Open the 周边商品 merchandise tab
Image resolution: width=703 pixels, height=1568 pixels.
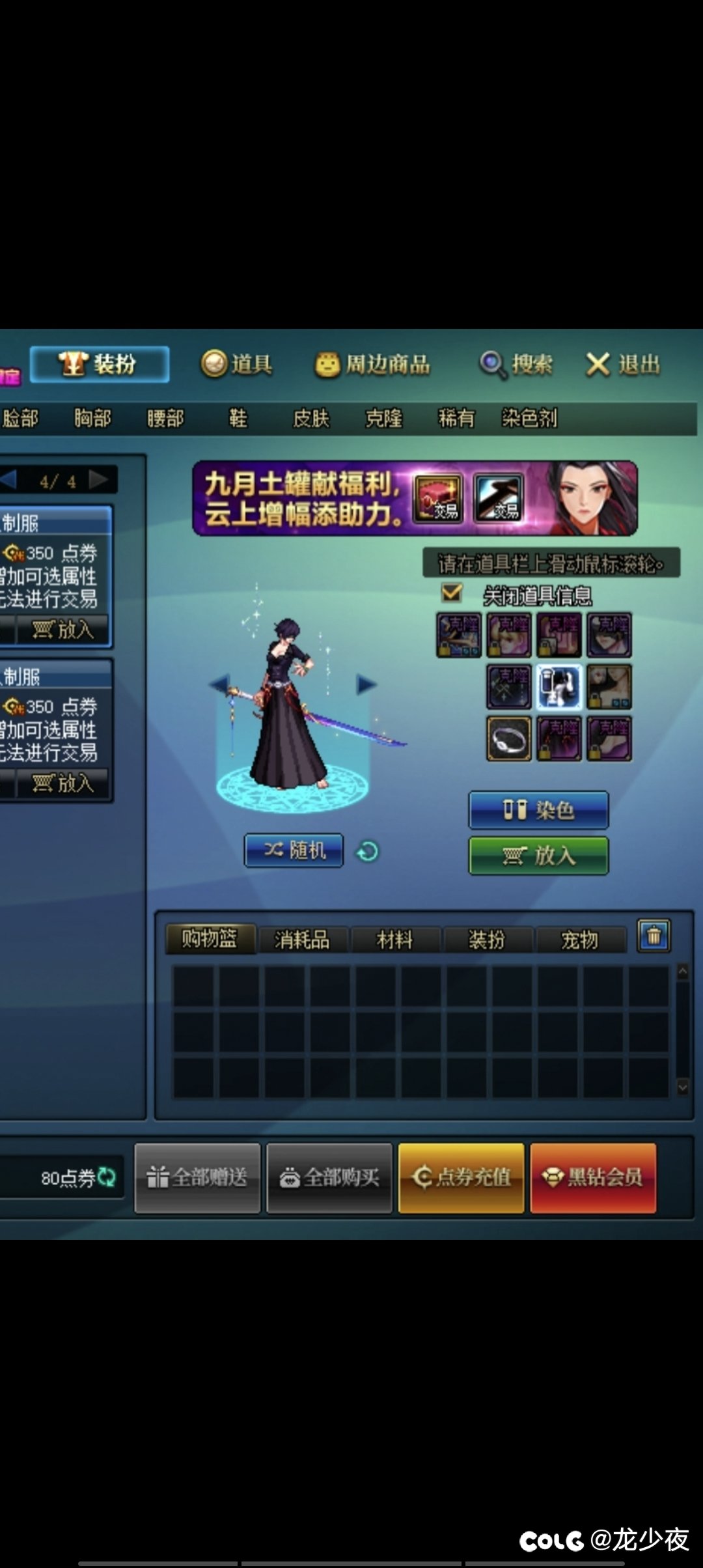[373, 365]
